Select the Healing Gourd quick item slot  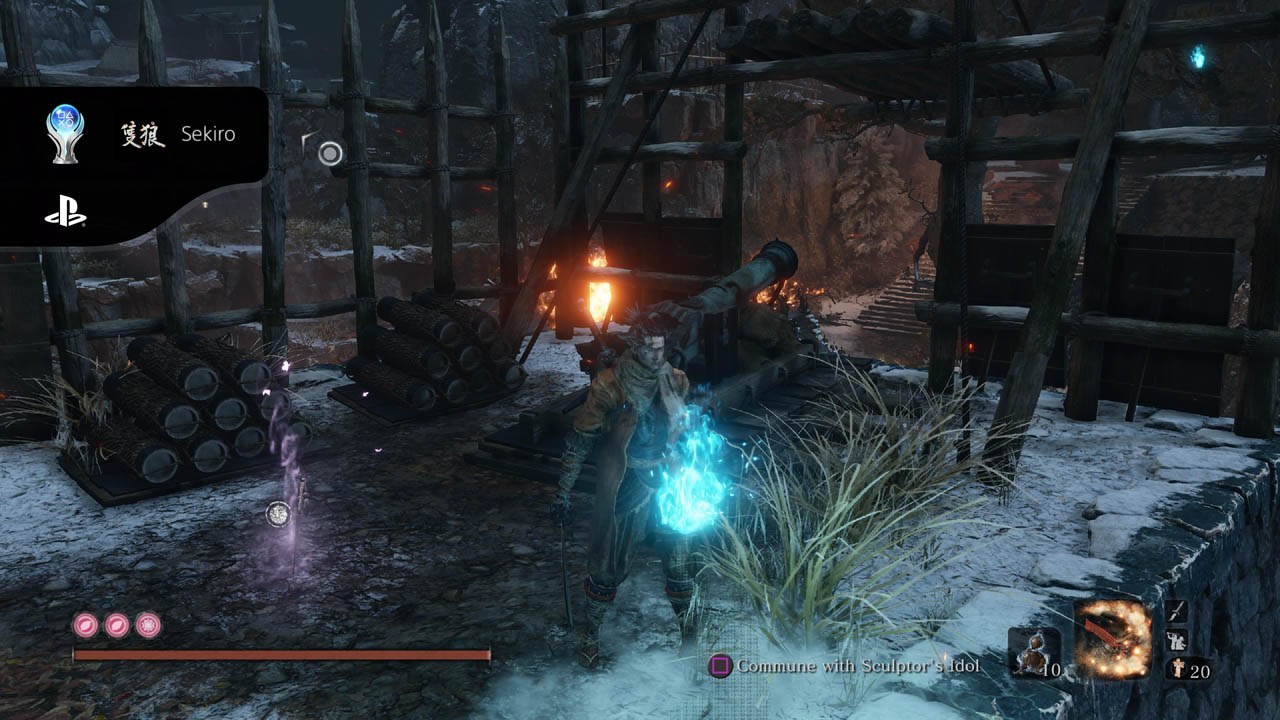click(x=1033, y=652)
